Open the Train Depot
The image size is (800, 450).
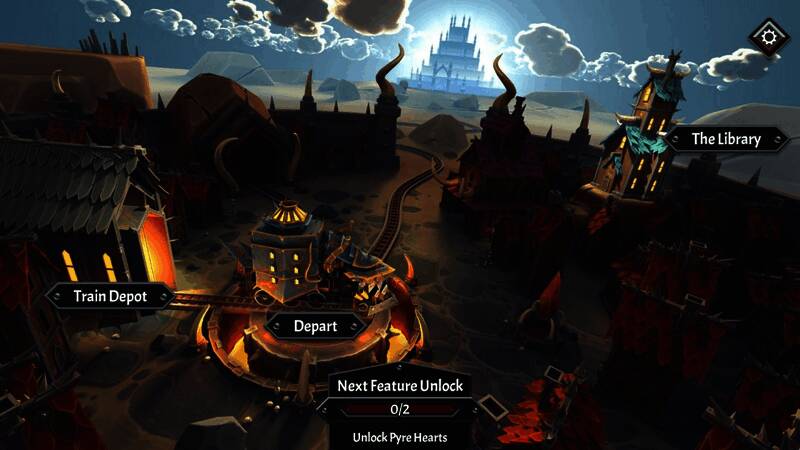click(109, 296)
